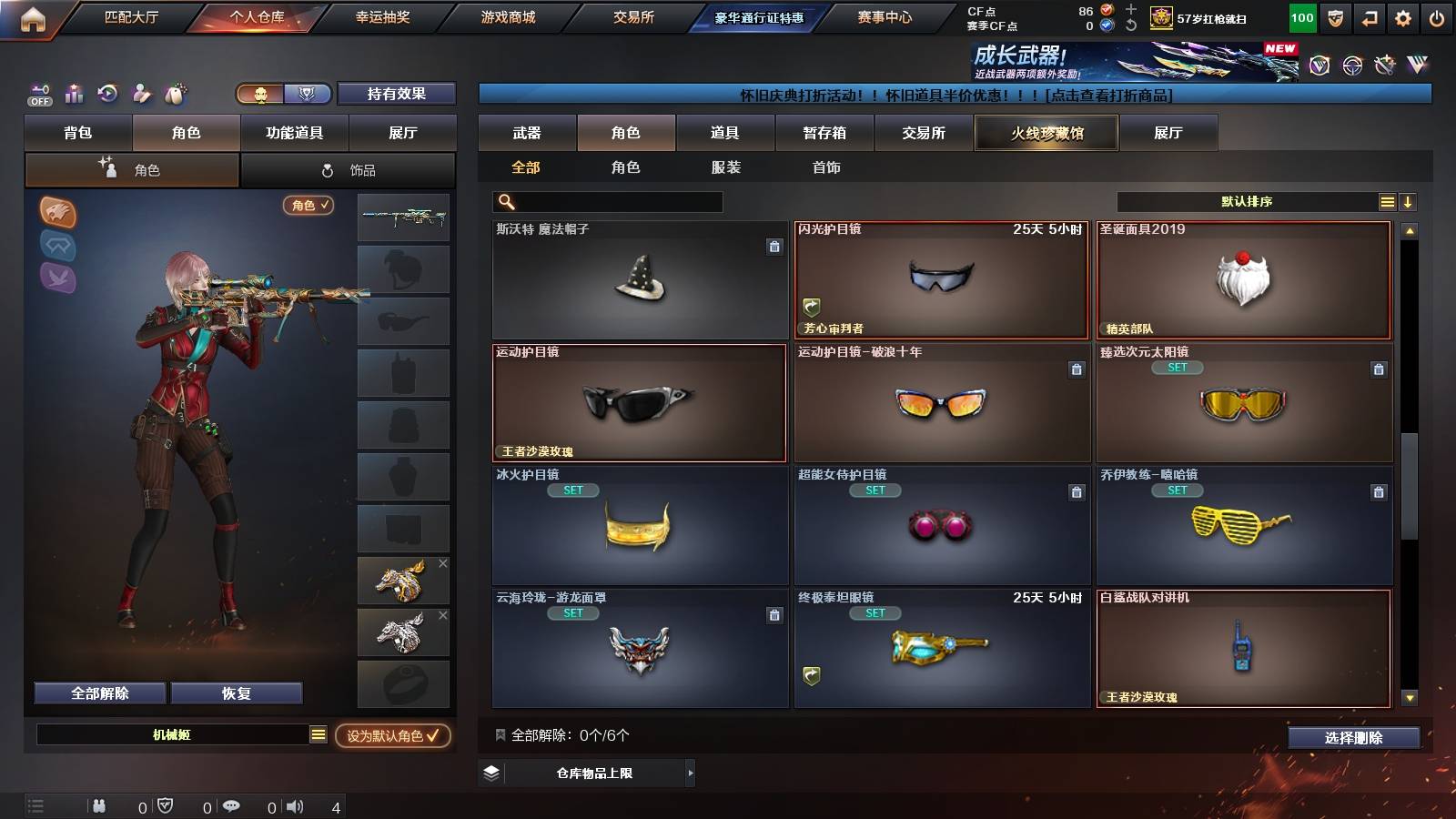Viewport: 1456px width, 819px height.
Task: Click the list view icon beside 默认排序
Action: [x=1387, y=201]
